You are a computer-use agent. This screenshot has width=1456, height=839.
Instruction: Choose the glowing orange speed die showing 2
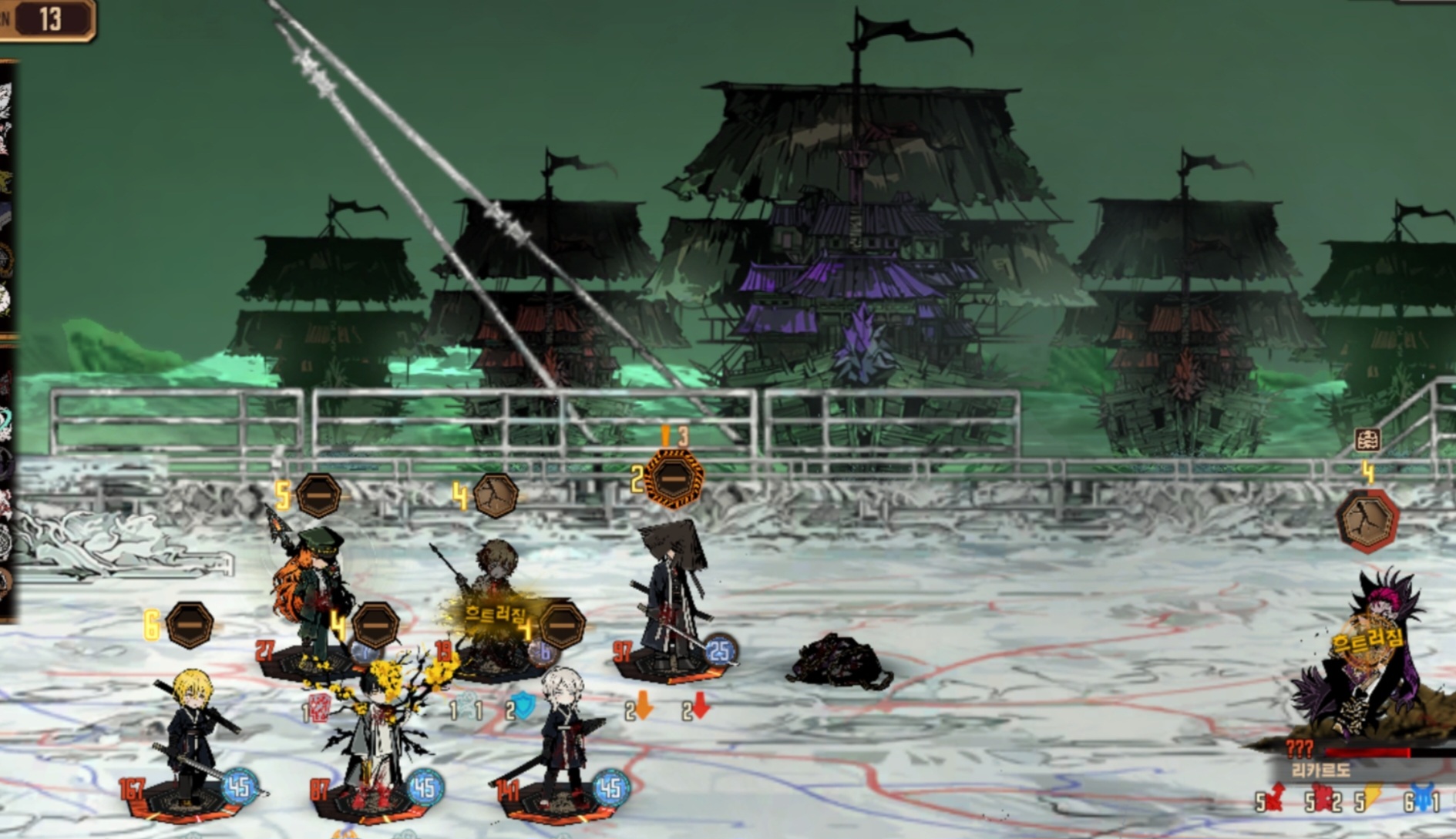(674, 479)
